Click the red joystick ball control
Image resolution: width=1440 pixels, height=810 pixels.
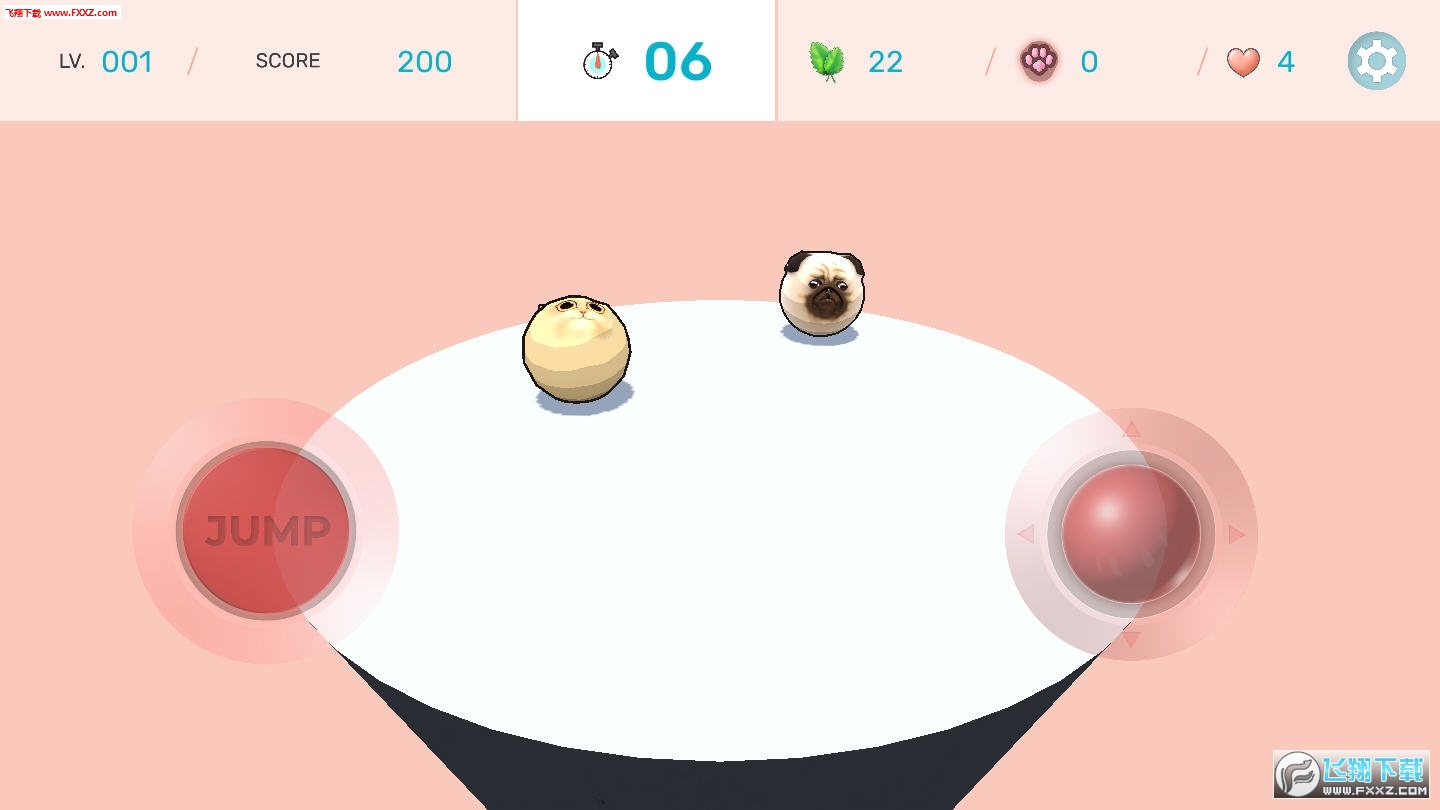pos(1130,533)
